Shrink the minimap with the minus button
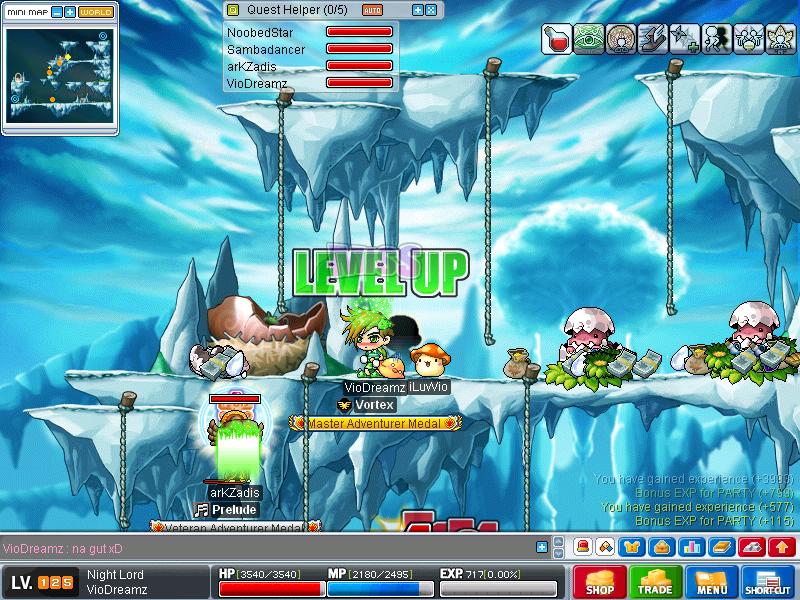 (x=56, y=12)
